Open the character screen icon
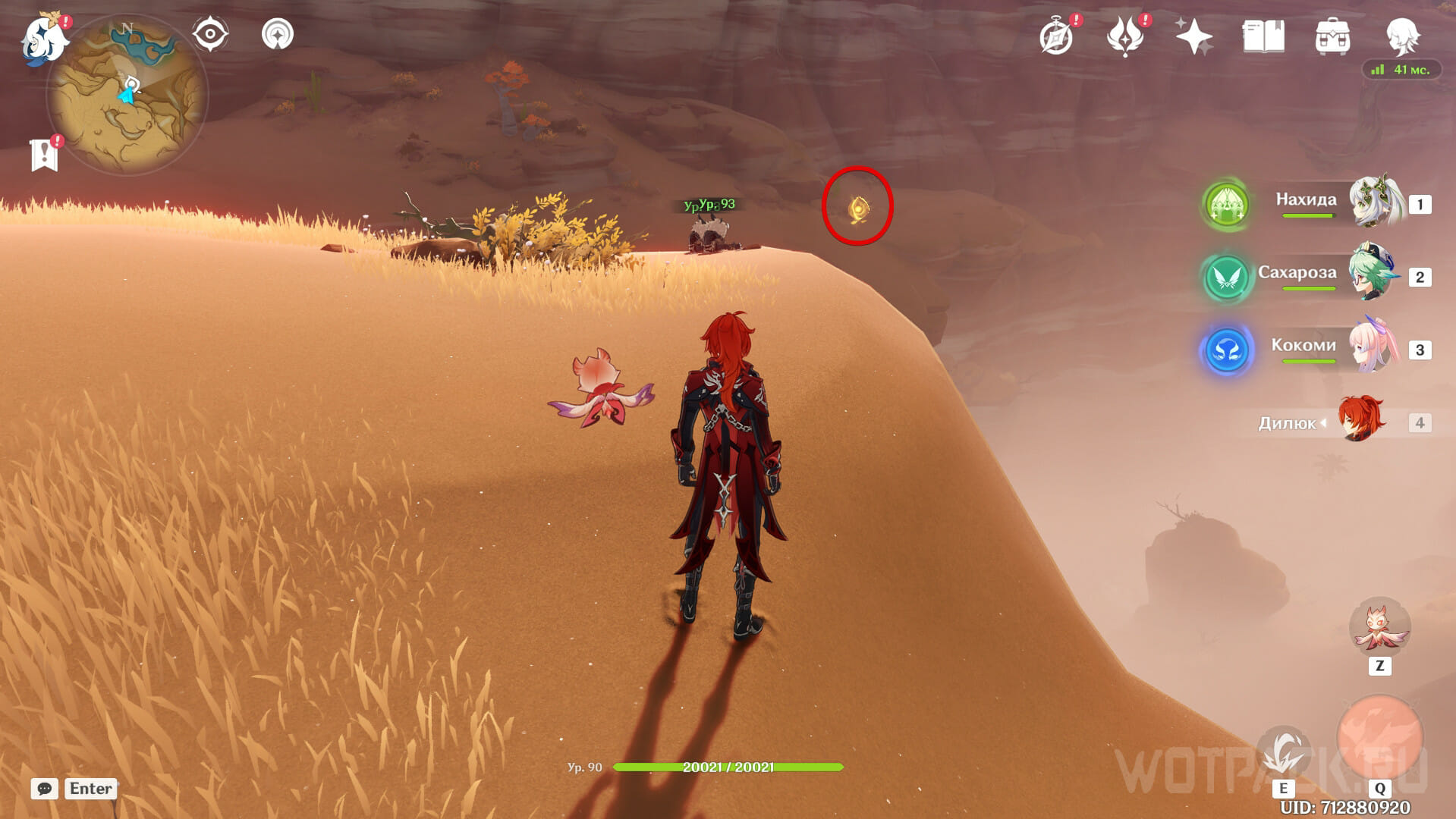Viewport: 1456px width, 819px height. pyautogui.click(x=1402, y=35)
